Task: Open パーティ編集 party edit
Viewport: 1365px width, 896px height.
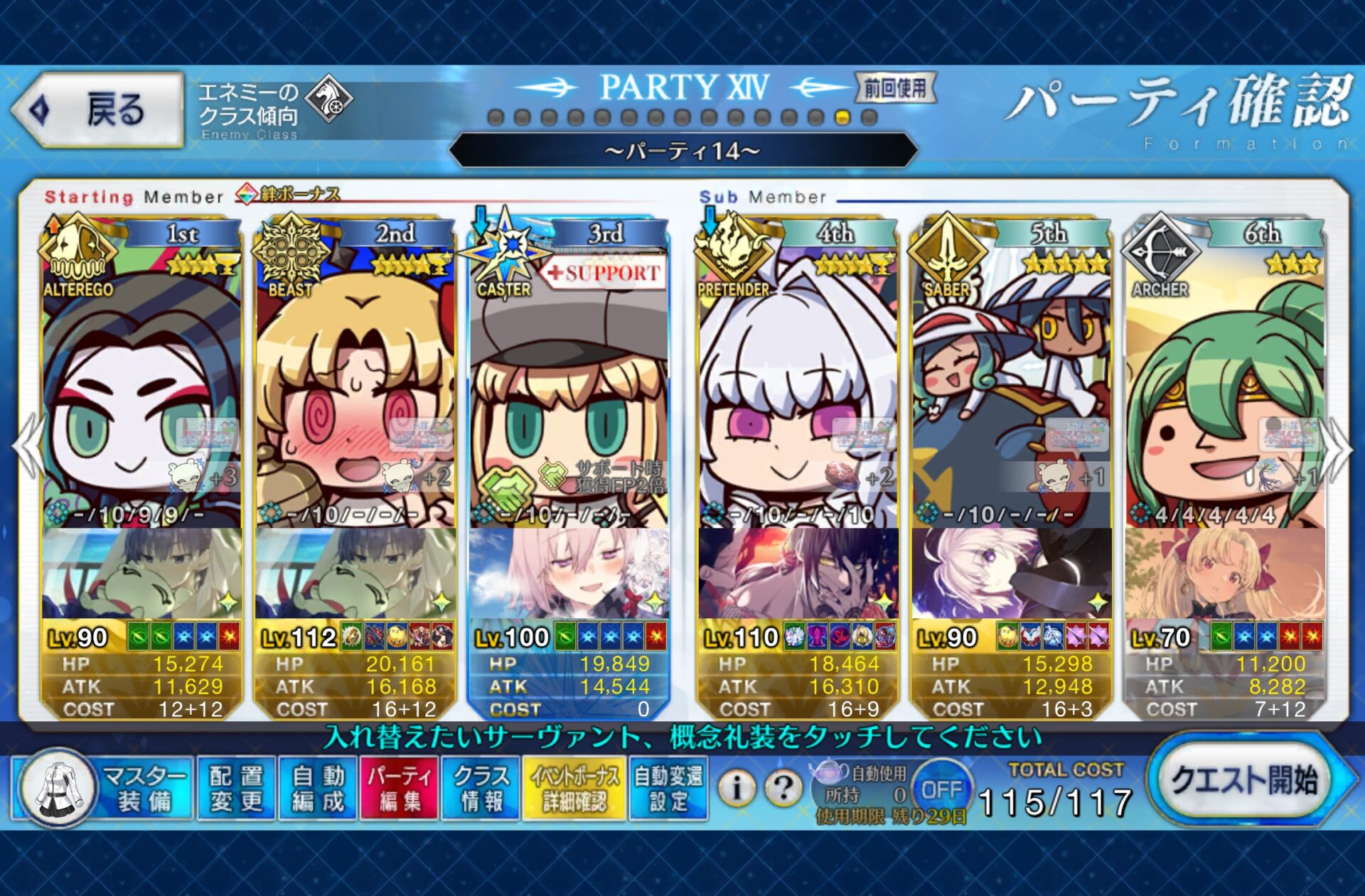Action: [400, 789]
